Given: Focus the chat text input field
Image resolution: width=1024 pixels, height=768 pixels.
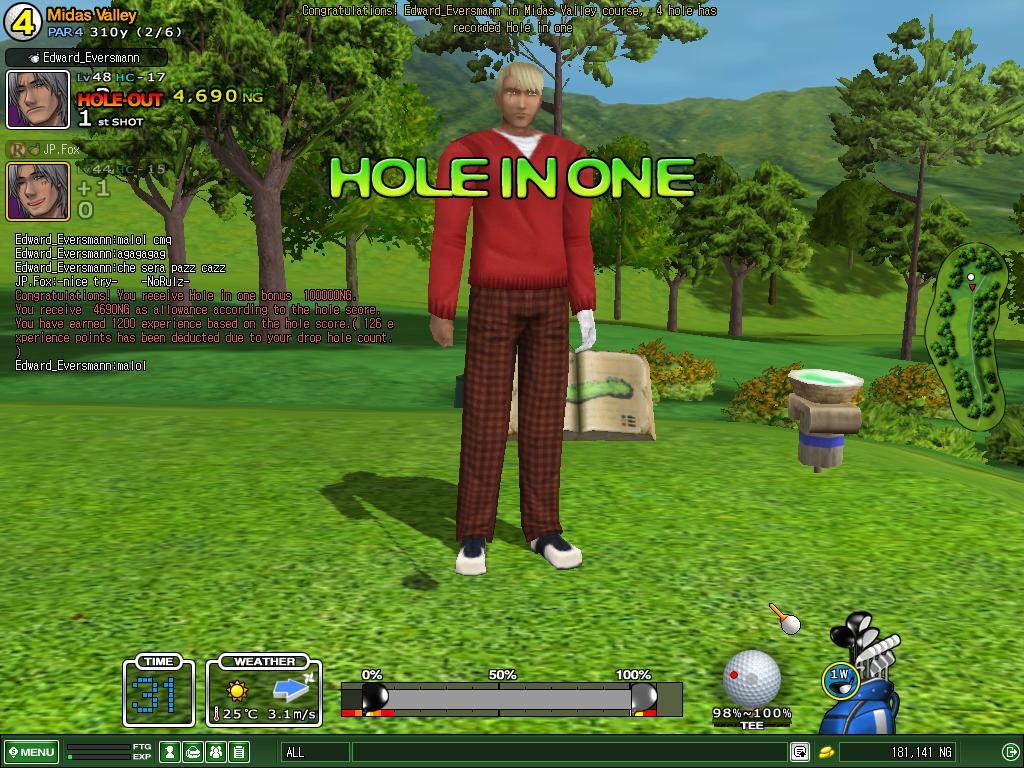Looking at the screenshot, I should coord(568,752).
